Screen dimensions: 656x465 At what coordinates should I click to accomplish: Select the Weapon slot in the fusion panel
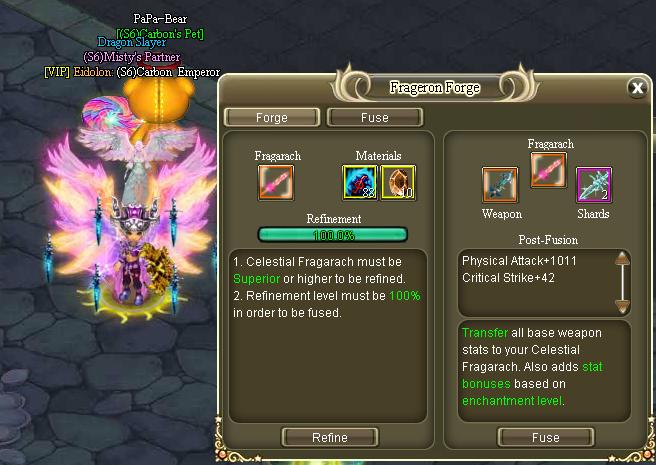(500, 185)
